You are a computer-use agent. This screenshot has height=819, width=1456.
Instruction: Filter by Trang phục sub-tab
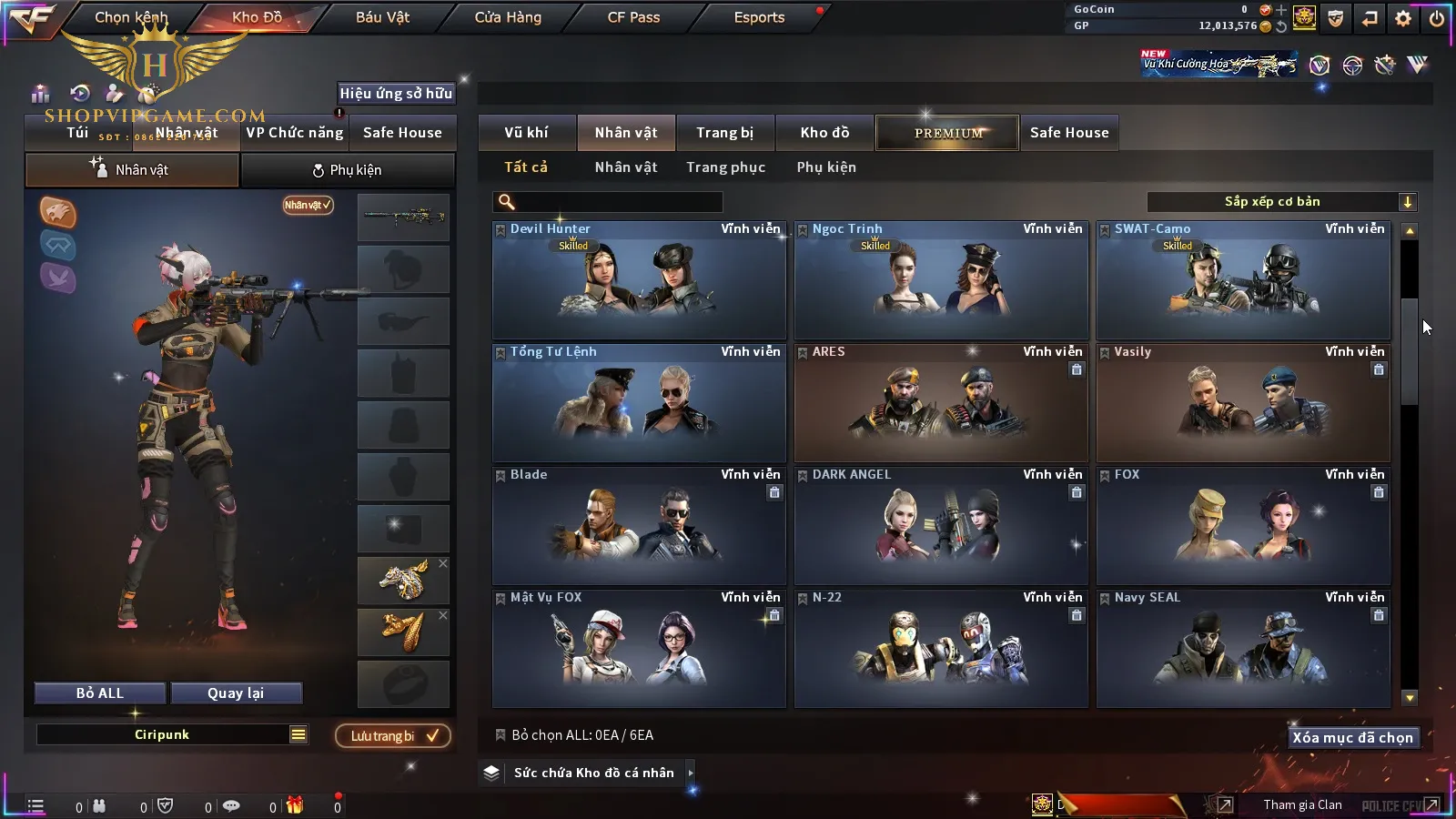(725, 167)
